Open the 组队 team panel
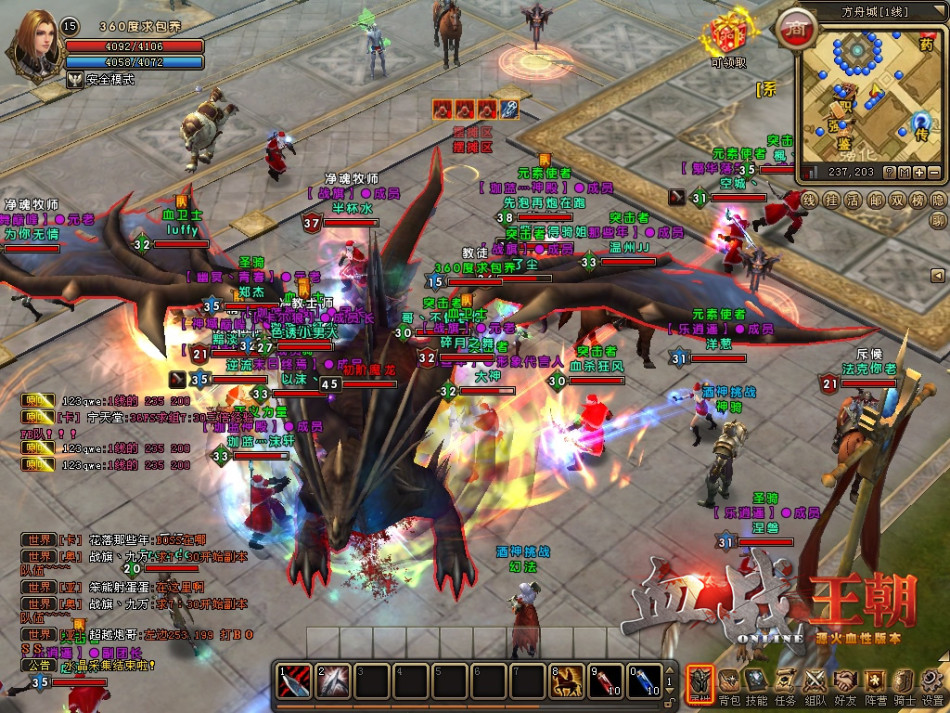 point(816,682)
